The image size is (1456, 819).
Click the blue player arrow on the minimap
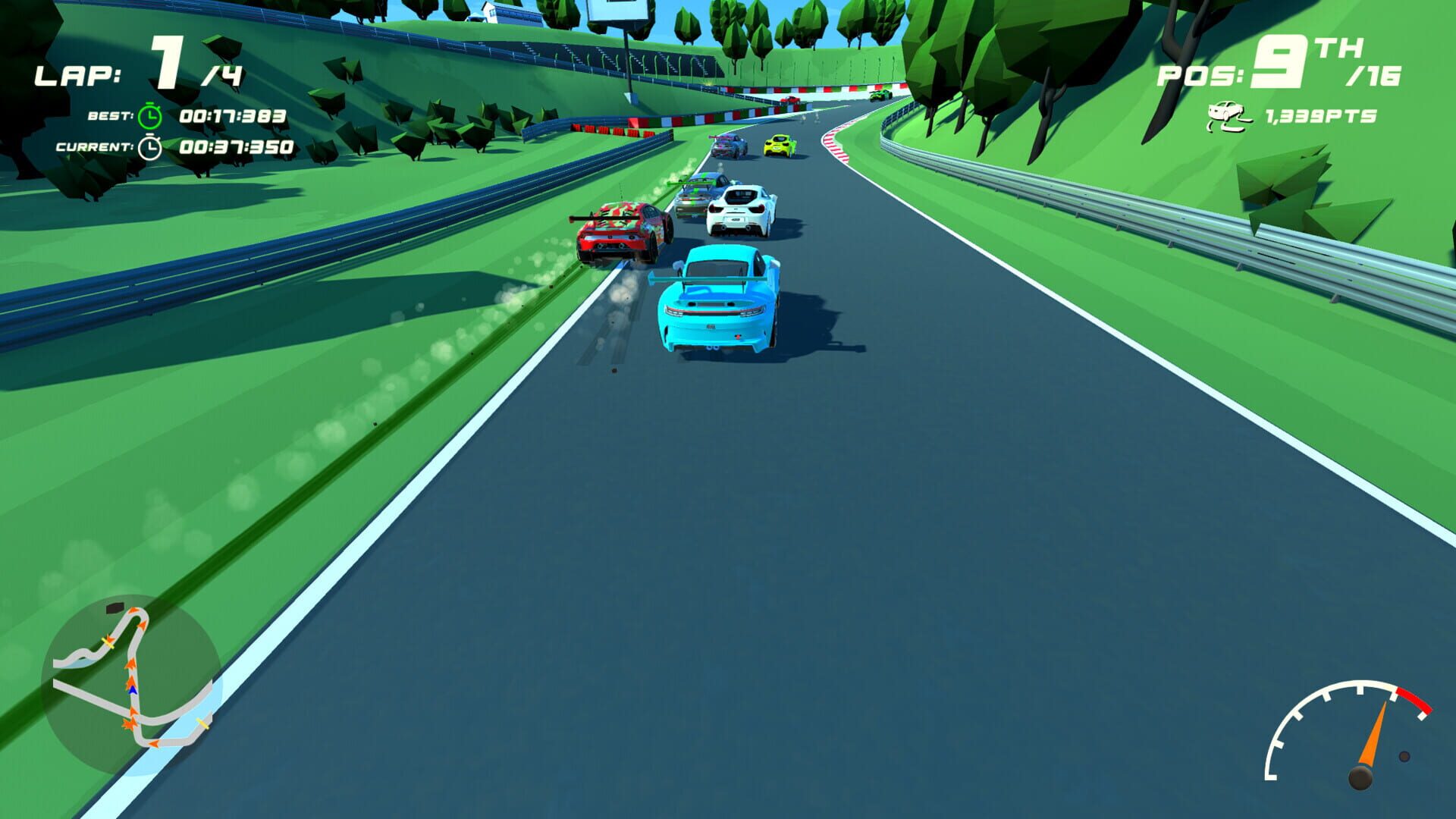coord(132,689)
